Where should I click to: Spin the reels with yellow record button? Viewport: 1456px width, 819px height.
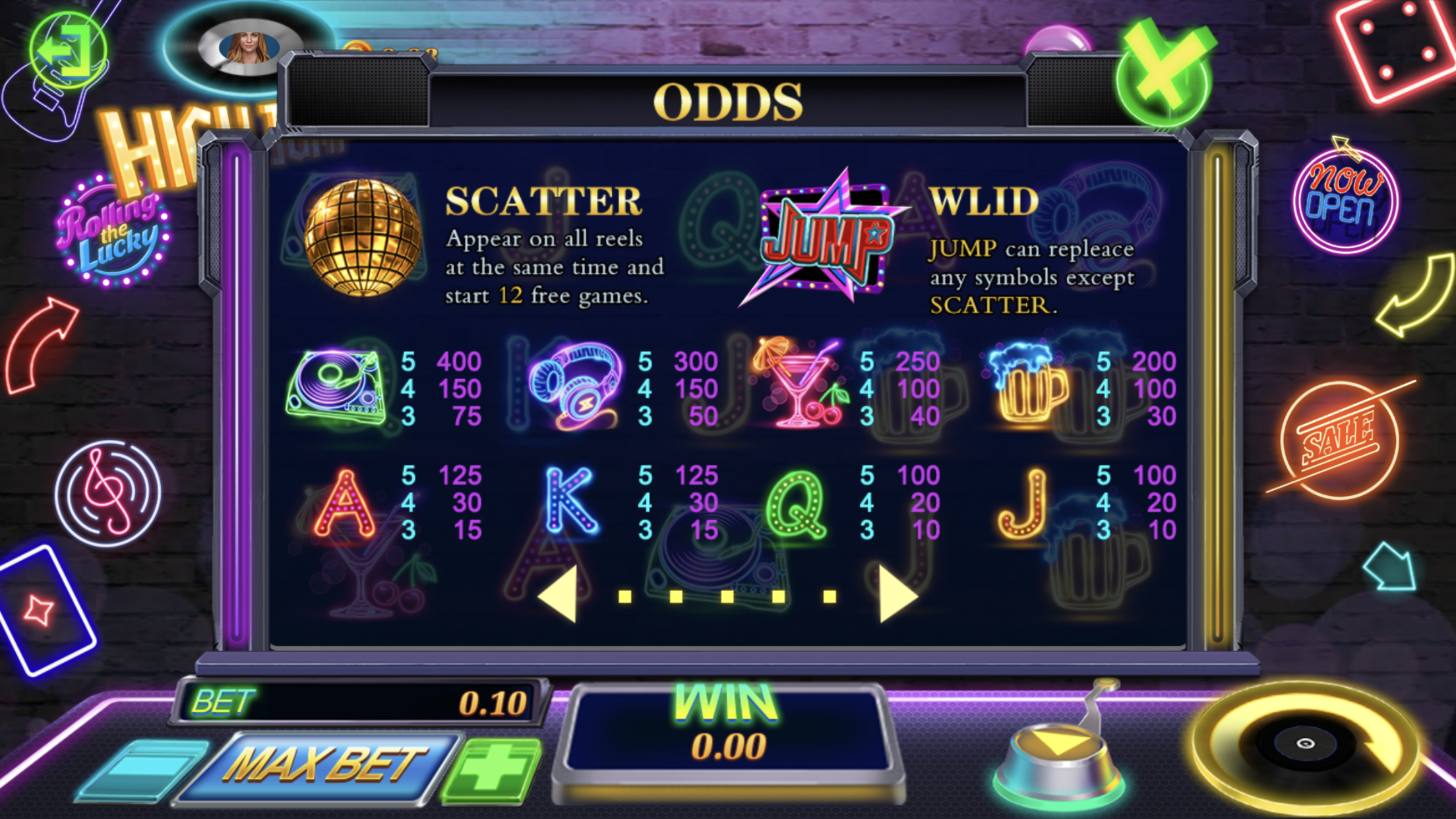1306,744
